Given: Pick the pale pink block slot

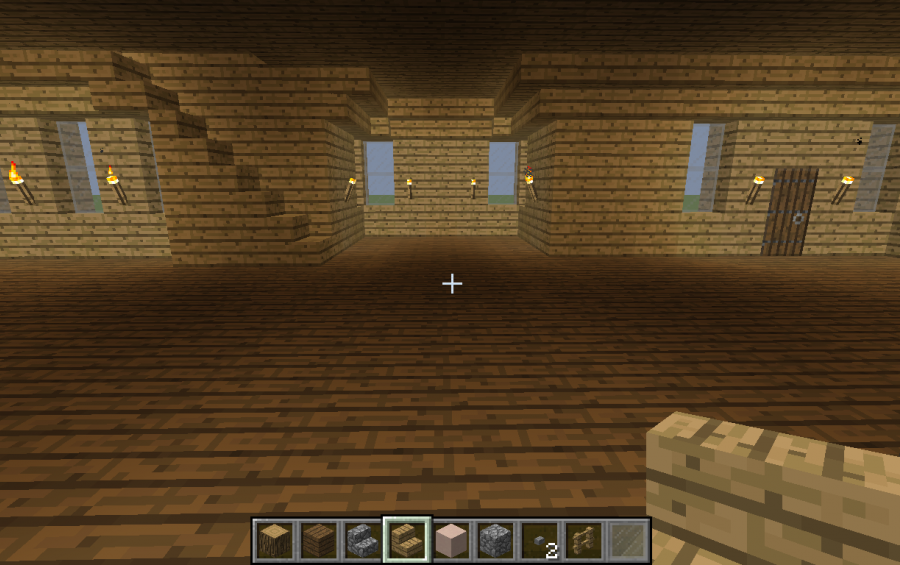Looking at the screenshot, I should (451, 540).
